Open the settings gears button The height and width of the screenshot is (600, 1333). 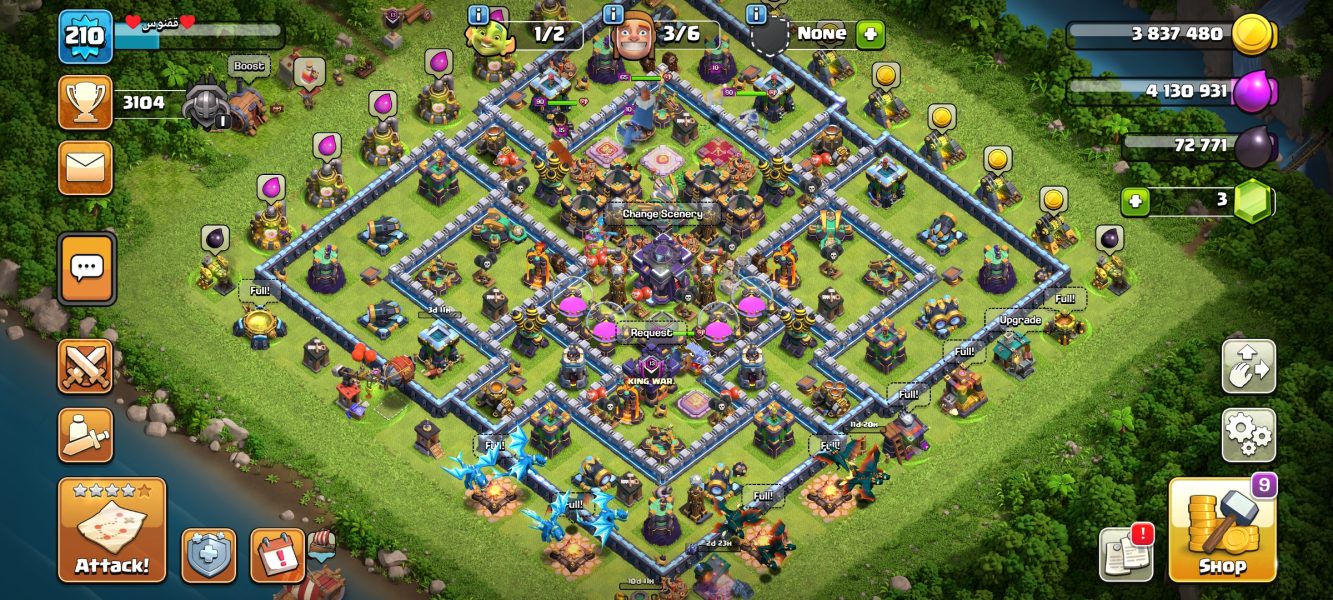point(1248,435)
